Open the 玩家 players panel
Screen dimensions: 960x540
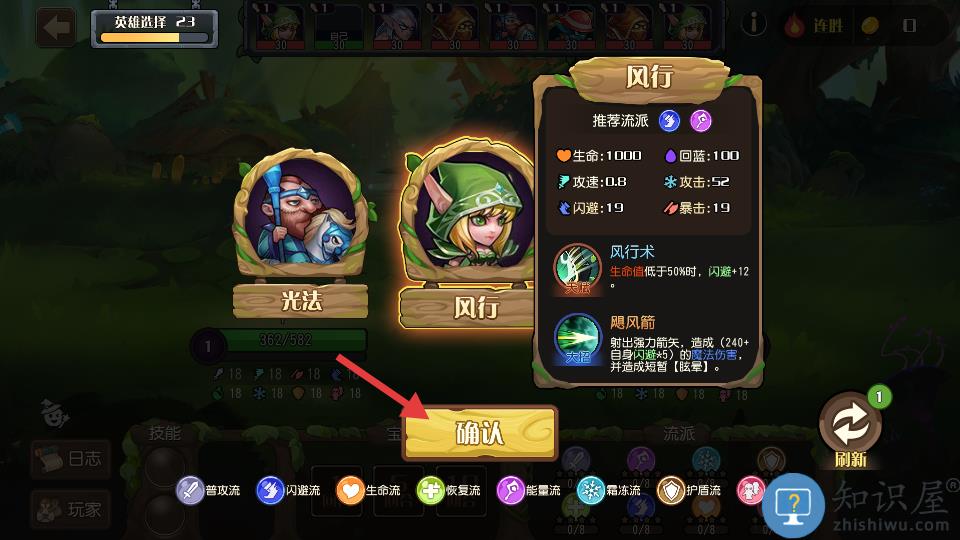70,510
